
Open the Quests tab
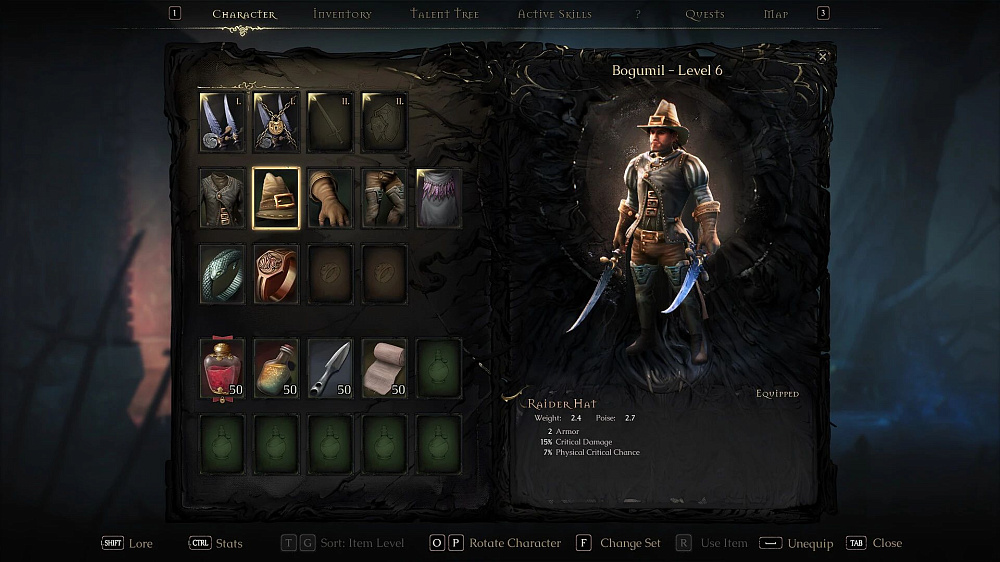705,14
